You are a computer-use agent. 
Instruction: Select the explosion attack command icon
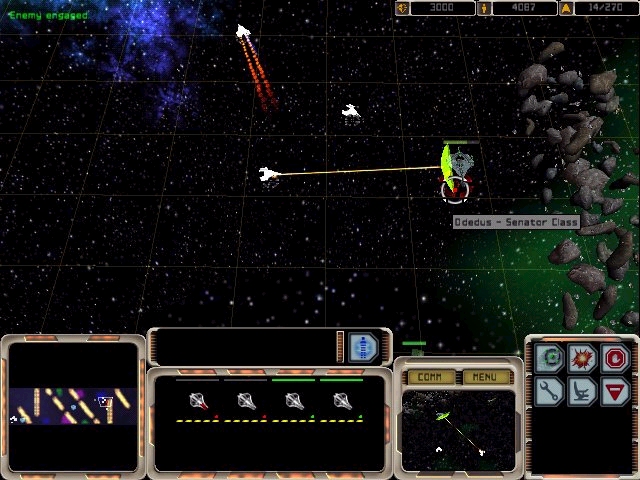click(x=582, y=357)
